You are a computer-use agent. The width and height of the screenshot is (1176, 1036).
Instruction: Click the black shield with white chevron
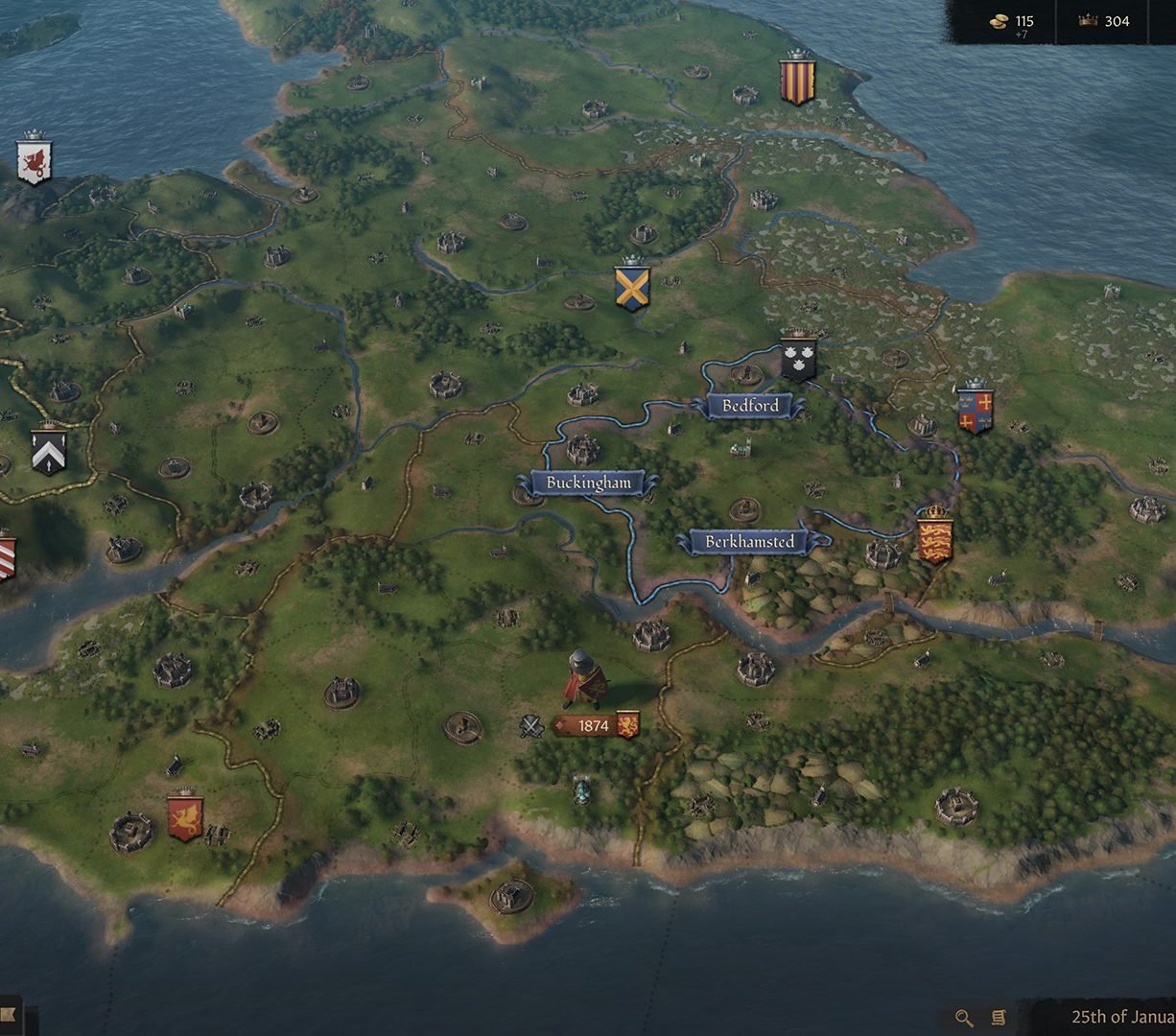point(48,451)
